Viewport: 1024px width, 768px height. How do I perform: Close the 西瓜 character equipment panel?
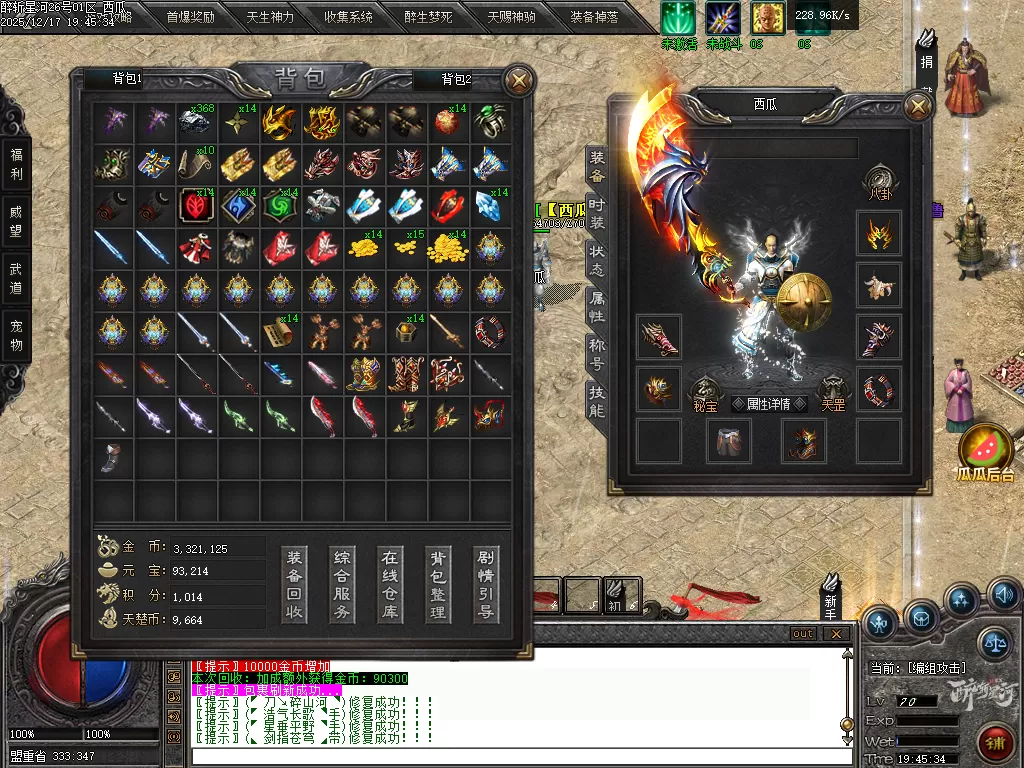coord(917,106)
